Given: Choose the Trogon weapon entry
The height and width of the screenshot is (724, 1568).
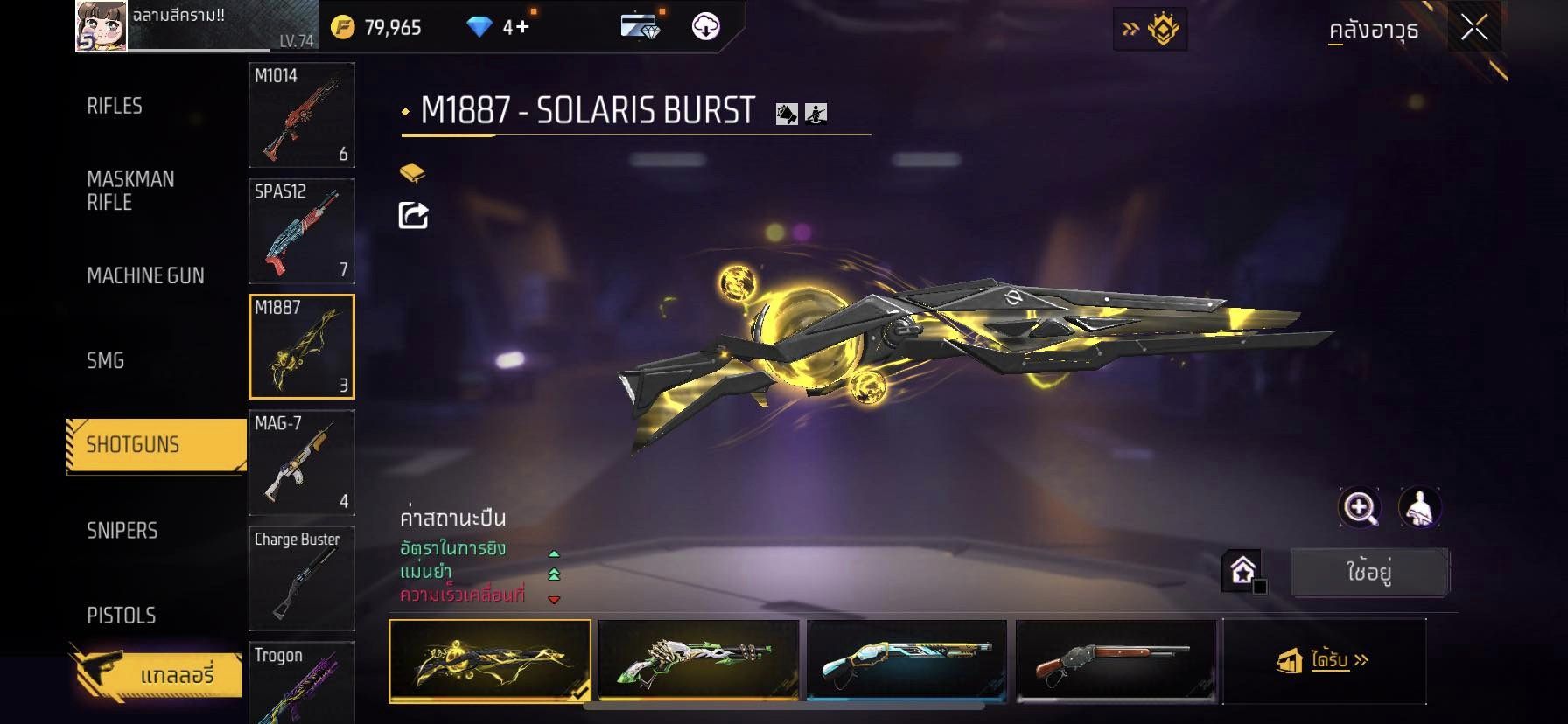Looking at the screenshot, I should [x=302, y=682].
